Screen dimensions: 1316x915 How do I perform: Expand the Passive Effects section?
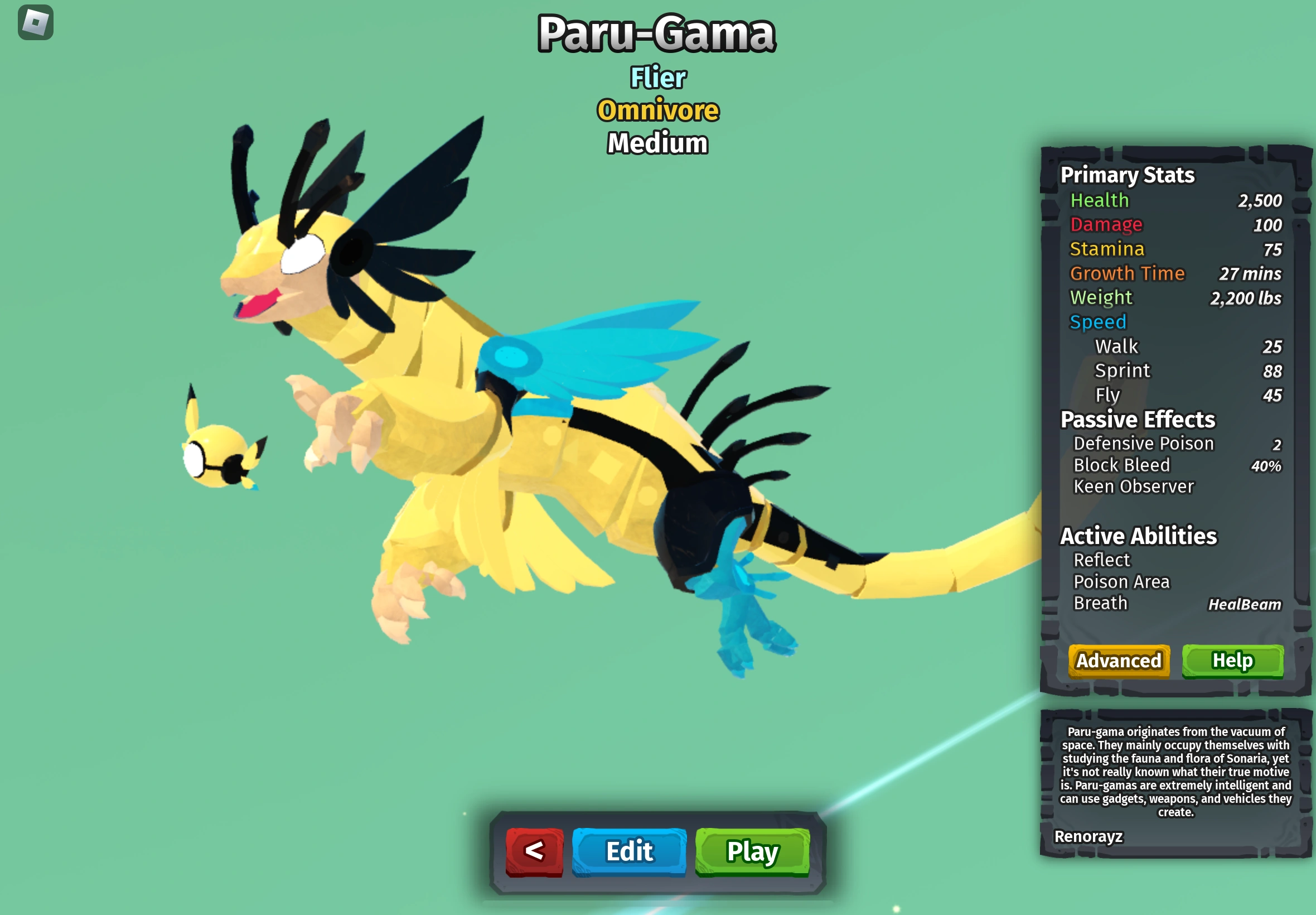(1136, 420)
